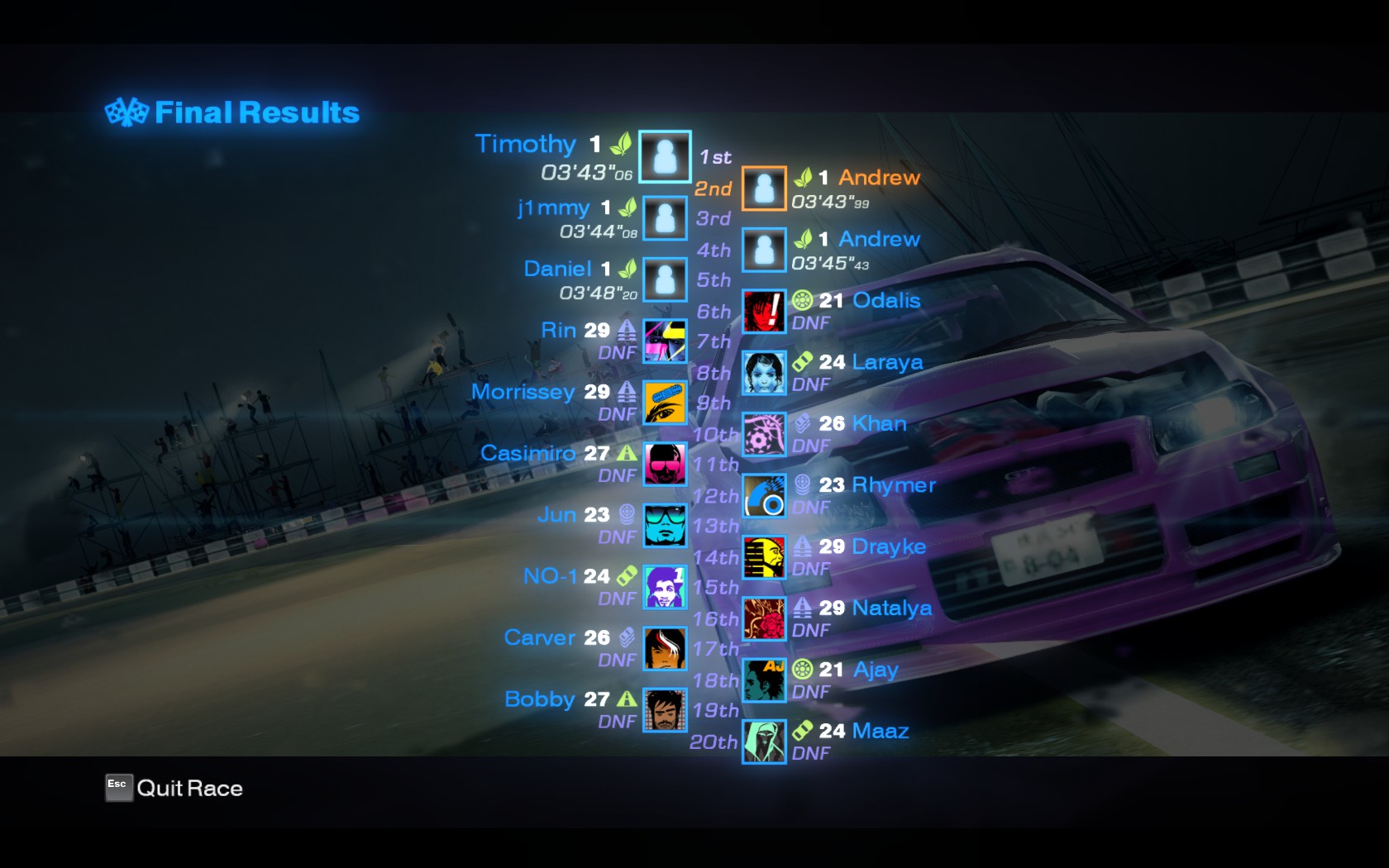Select Rin's neon avatar image
1389x868 pixels.
665,342
